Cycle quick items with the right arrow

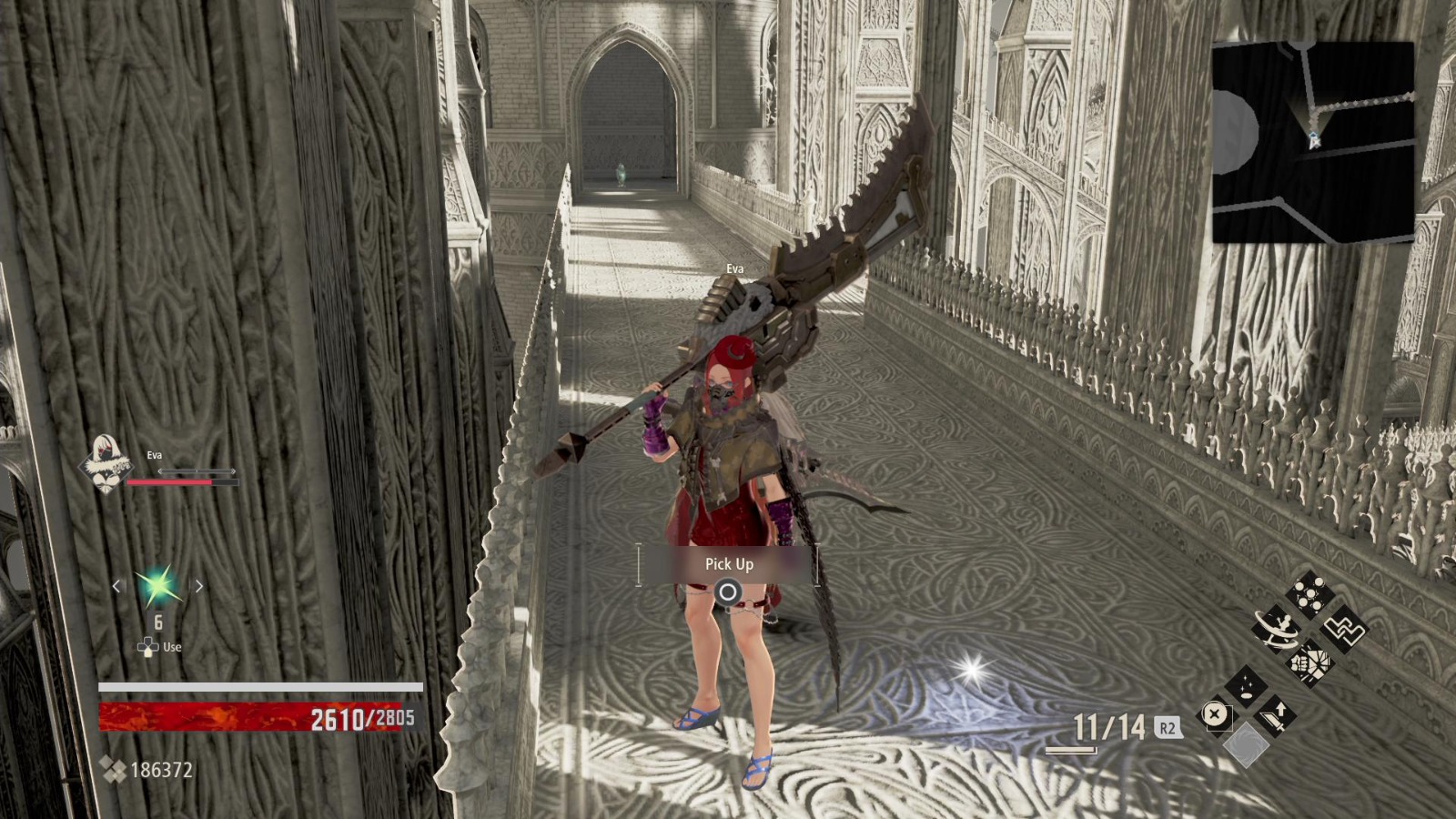point(199,587)
